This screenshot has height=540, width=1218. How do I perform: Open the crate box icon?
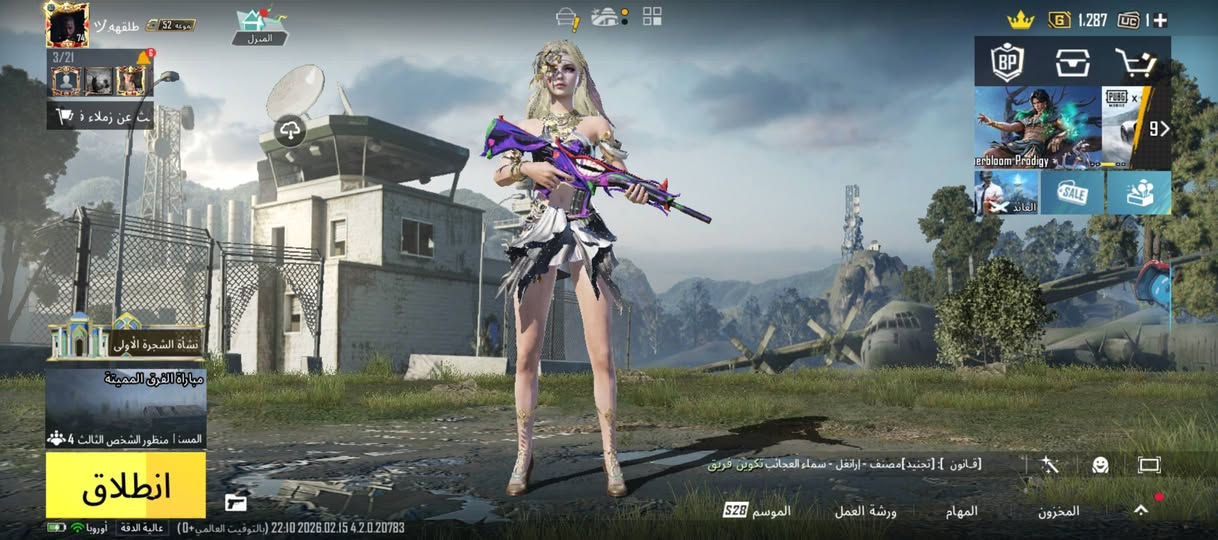click(x=1072, y=62)
